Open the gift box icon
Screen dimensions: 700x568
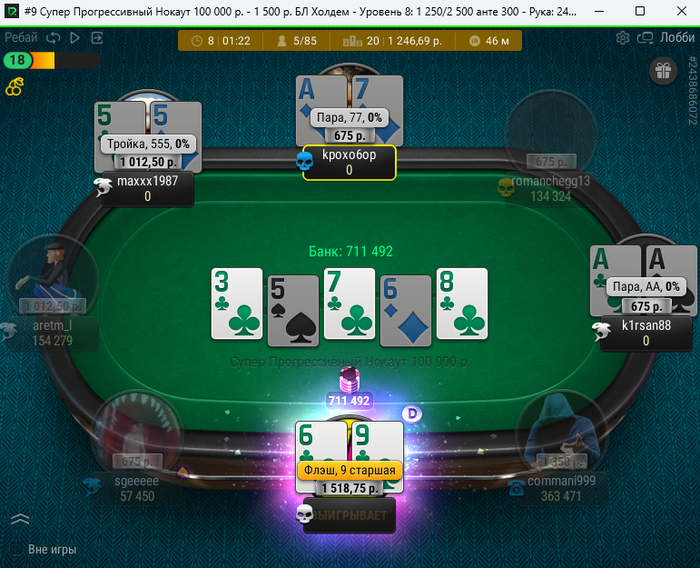[x=662, y=70]
